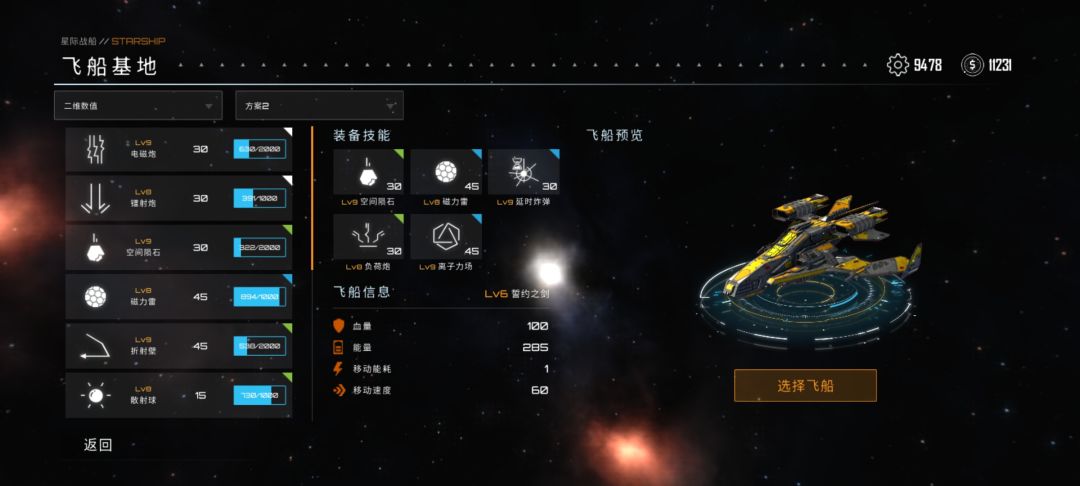Click the 选择飞船 button
1080x486 pixels.
pos(805,385)
